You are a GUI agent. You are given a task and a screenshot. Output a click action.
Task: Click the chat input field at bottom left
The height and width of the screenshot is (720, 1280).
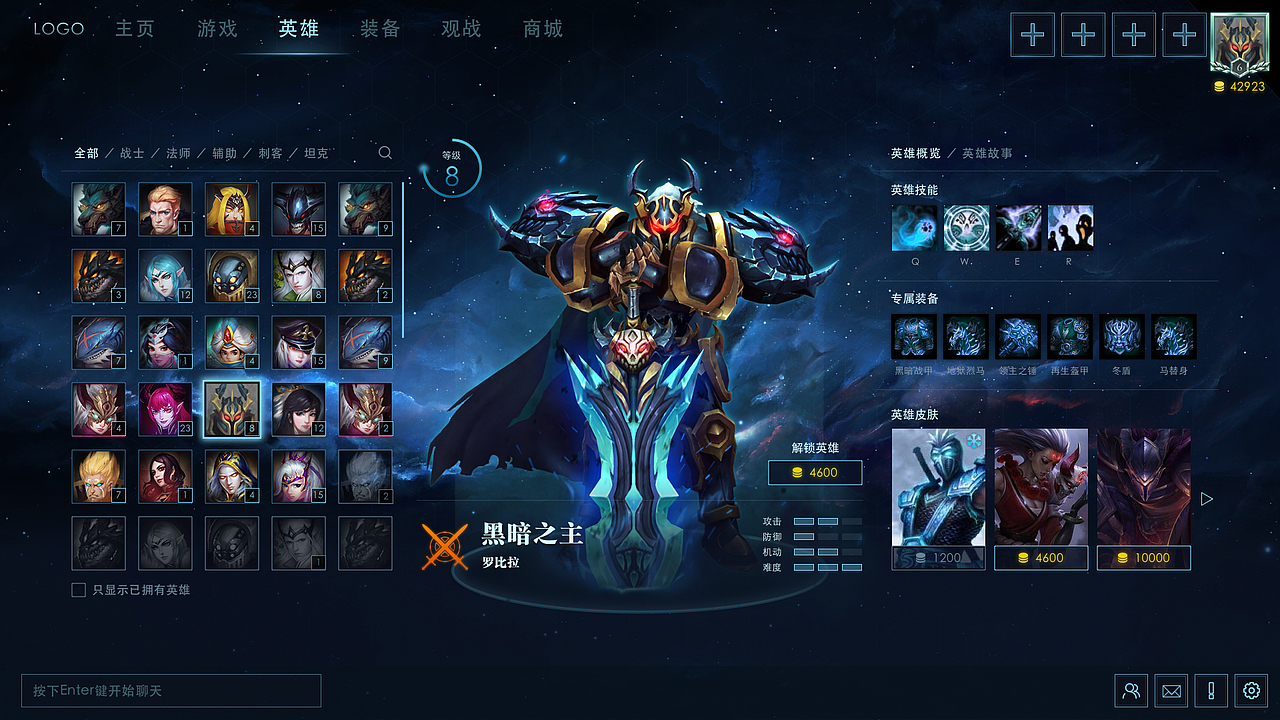point(170,690)
